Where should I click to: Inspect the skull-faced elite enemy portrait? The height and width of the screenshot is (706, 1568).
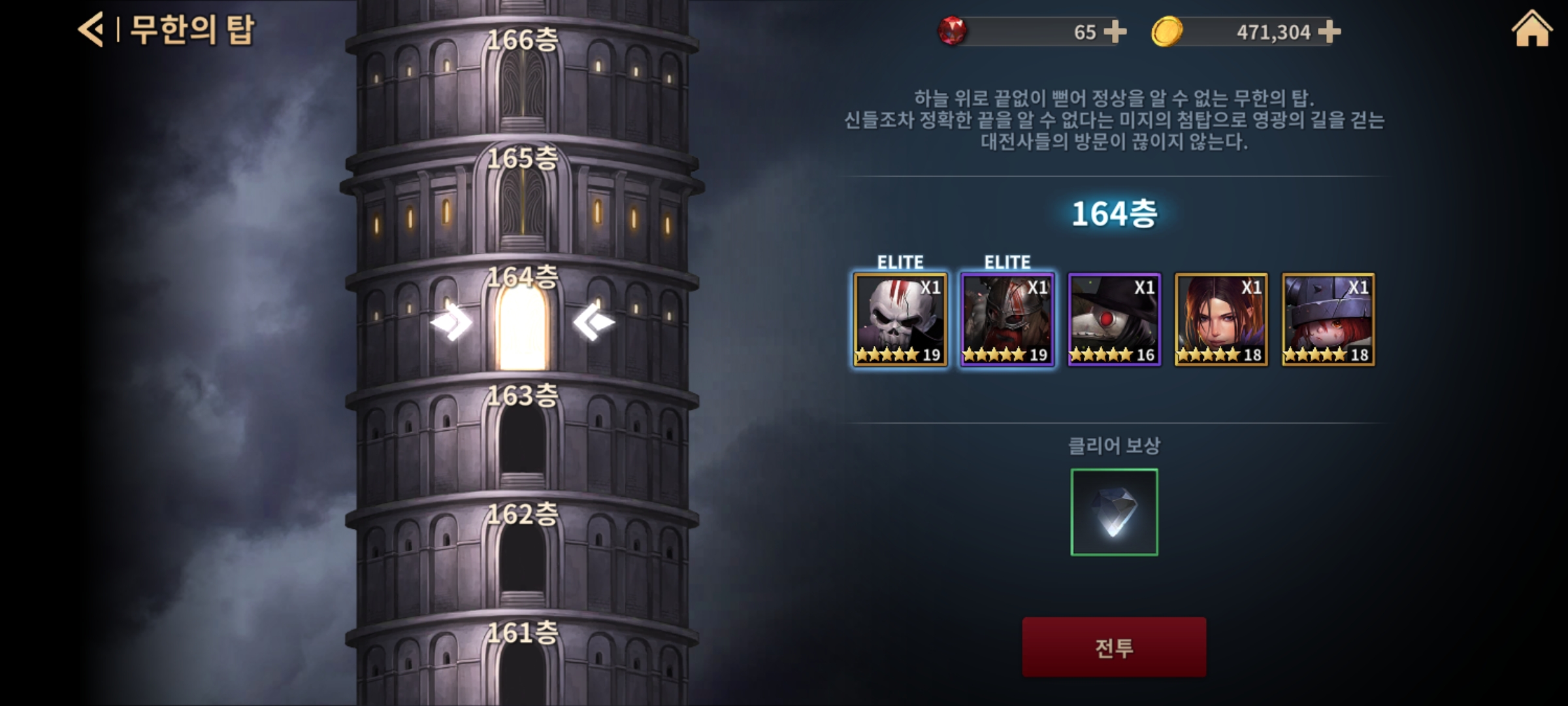tap(900, 319)
